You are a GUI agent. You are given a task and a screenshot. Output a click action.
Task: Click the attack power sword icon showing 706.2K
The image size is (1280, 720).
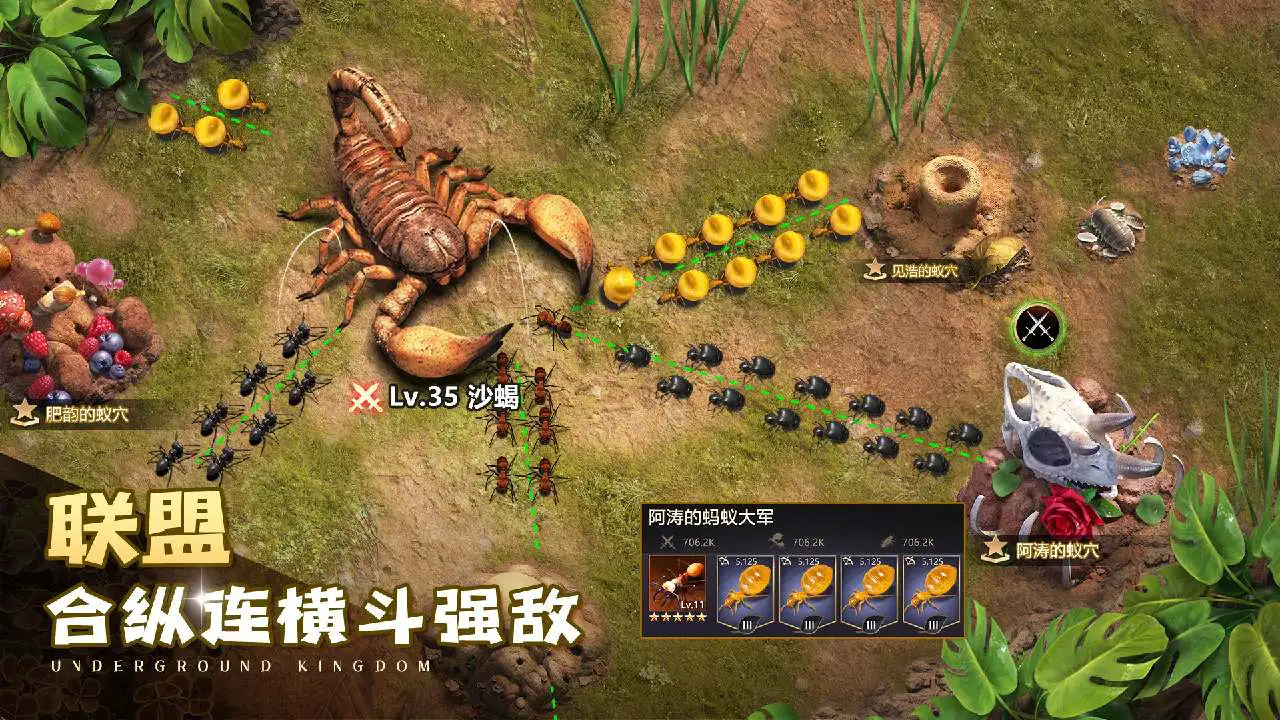tap(668, 540)
